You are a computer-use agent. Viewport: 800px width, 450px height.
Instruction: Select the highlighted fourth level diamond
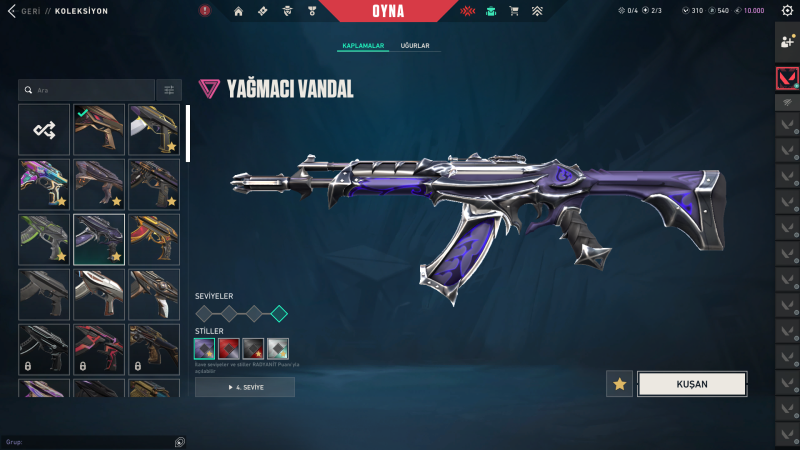(x=279, y=314)
